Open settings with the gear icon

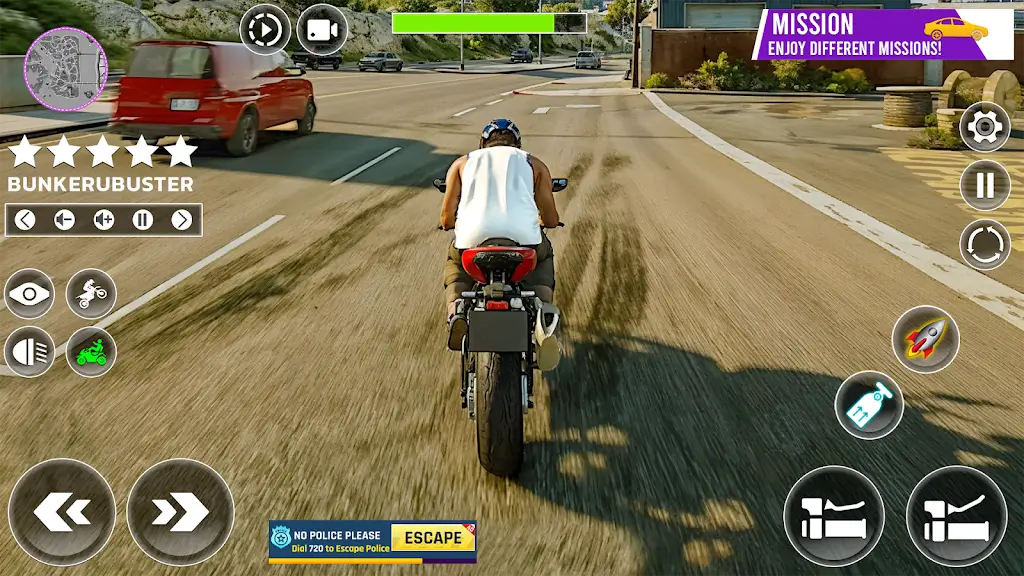tap(984, 127)
